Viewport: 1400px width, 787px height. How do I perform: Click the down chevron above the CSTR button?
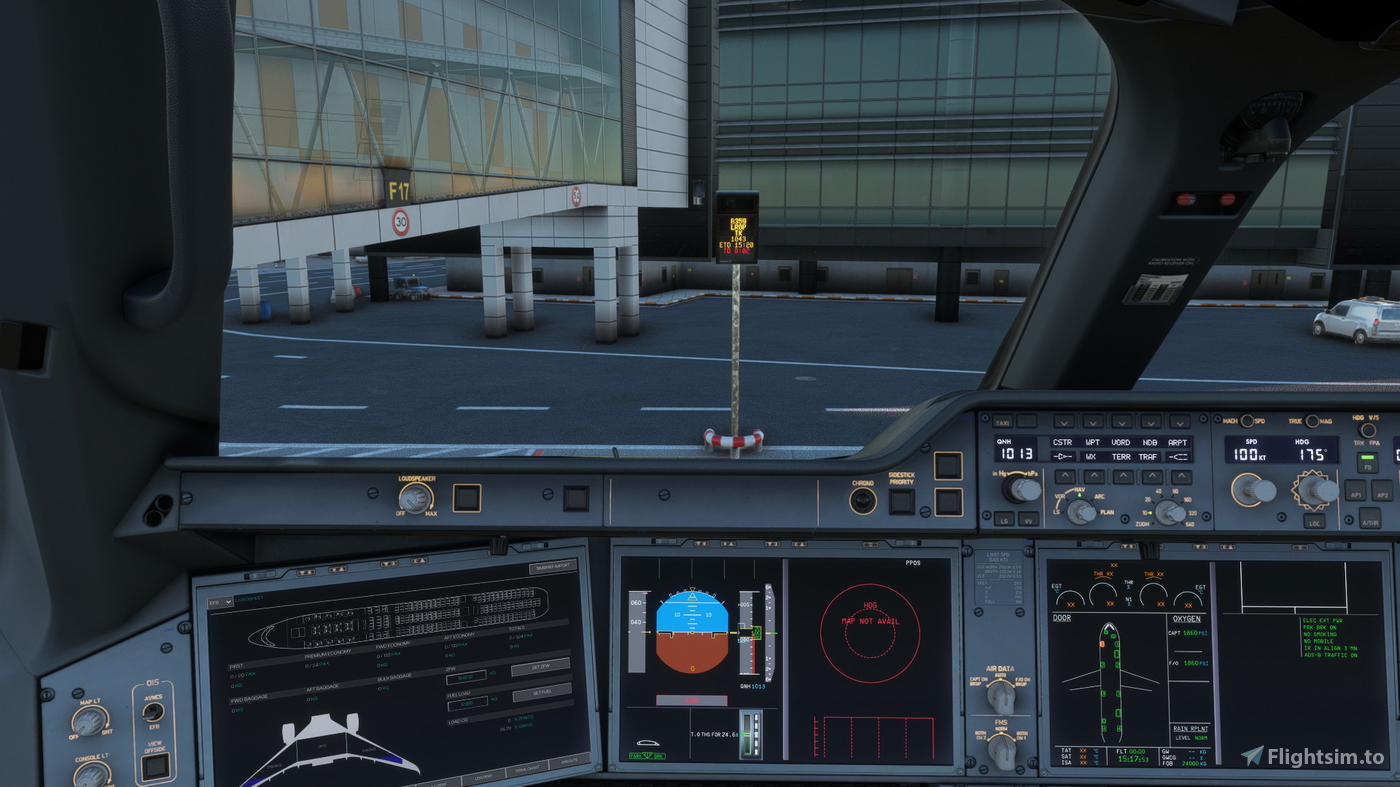(x=1062, y=423)
